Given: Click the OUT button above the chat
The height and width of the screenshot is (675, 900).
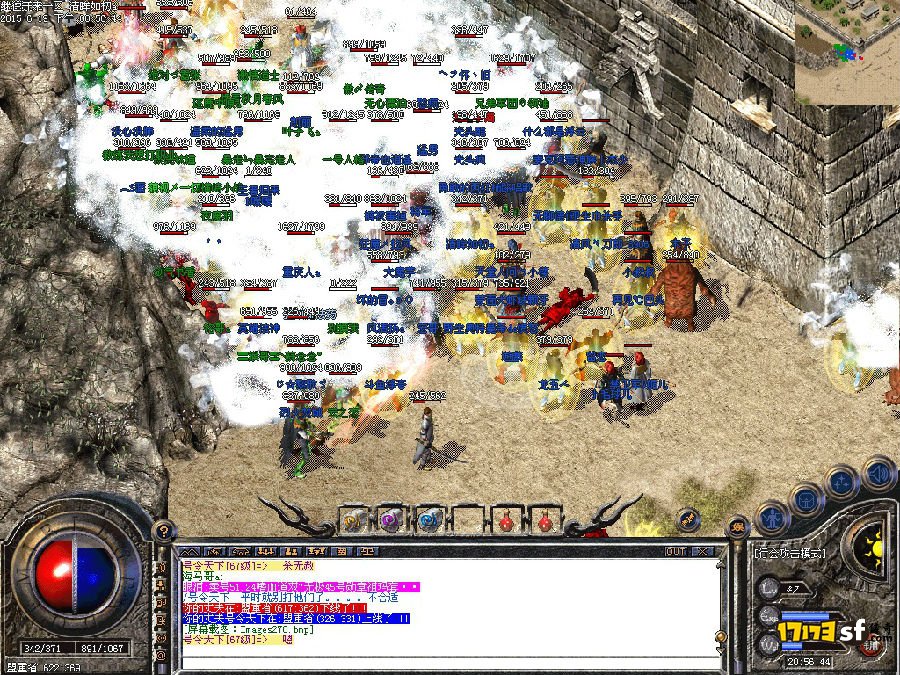Looking at the screenshot, I should 675,551.
